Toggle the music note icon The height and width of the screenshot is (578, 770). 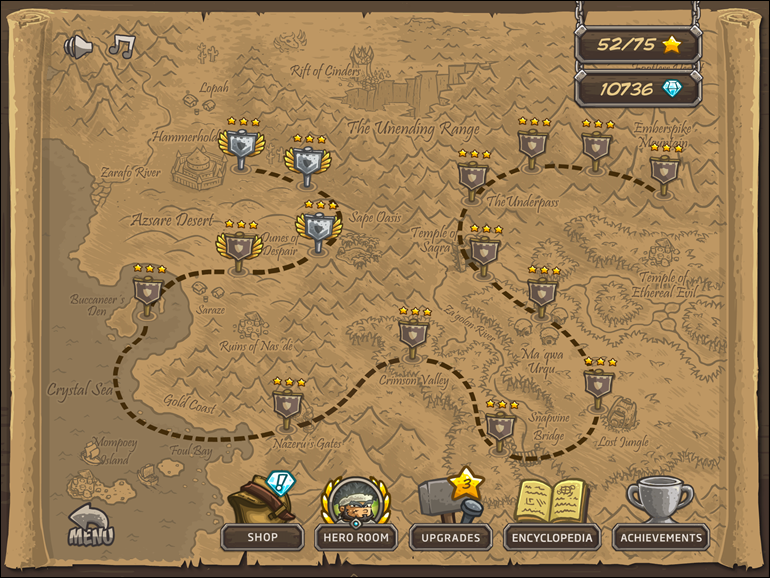122,46
